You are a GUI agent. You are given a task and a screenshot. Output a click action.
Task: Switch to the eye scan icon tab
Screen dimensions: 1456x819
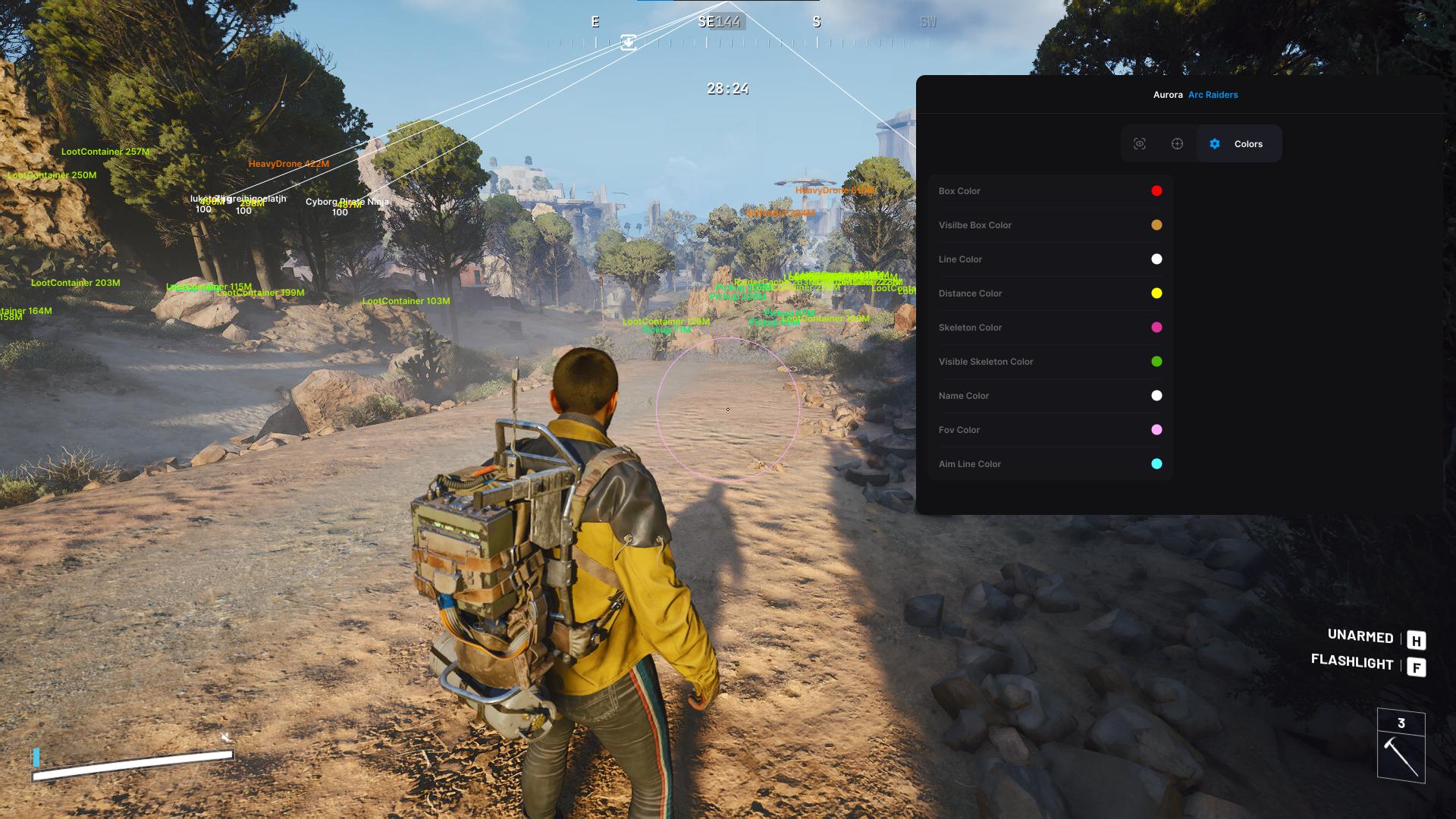click(x=1140, y=144)
